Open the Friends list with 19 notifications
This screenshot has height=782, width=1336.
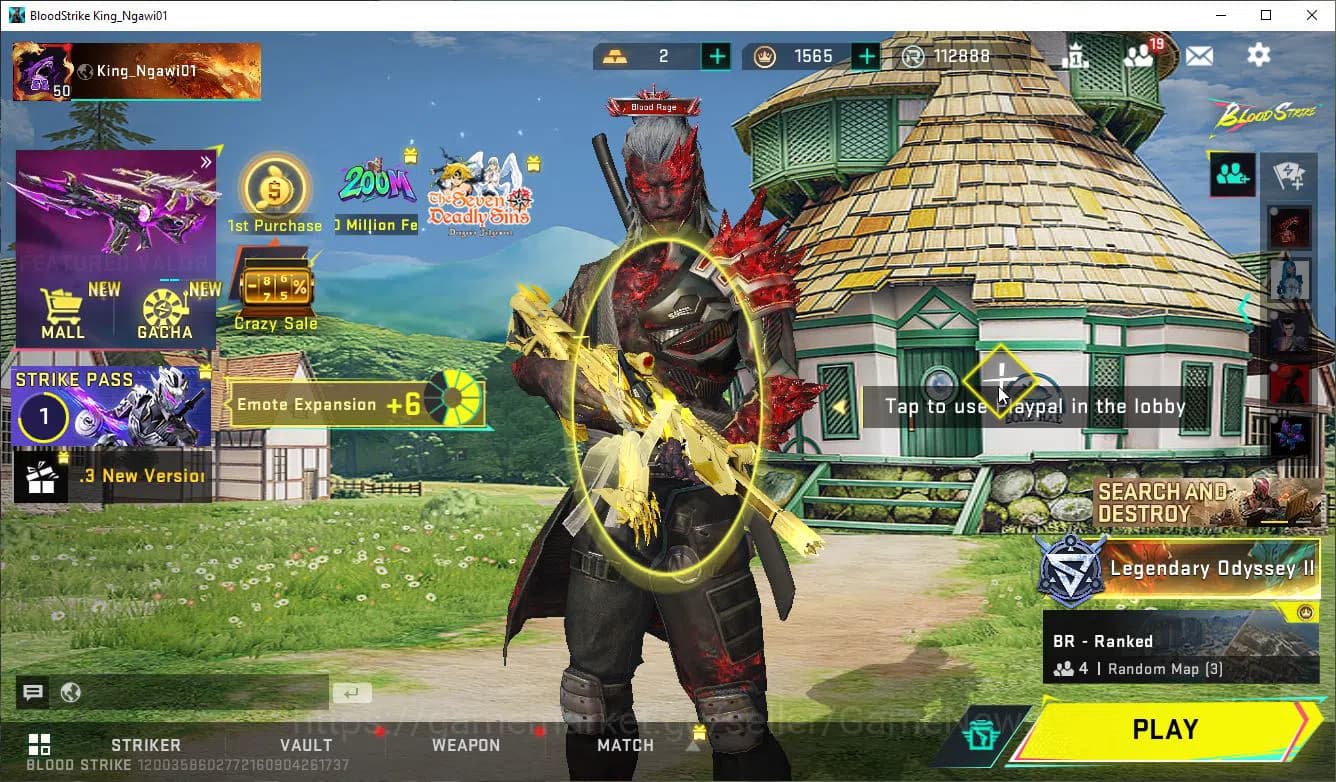point(1140,56)
